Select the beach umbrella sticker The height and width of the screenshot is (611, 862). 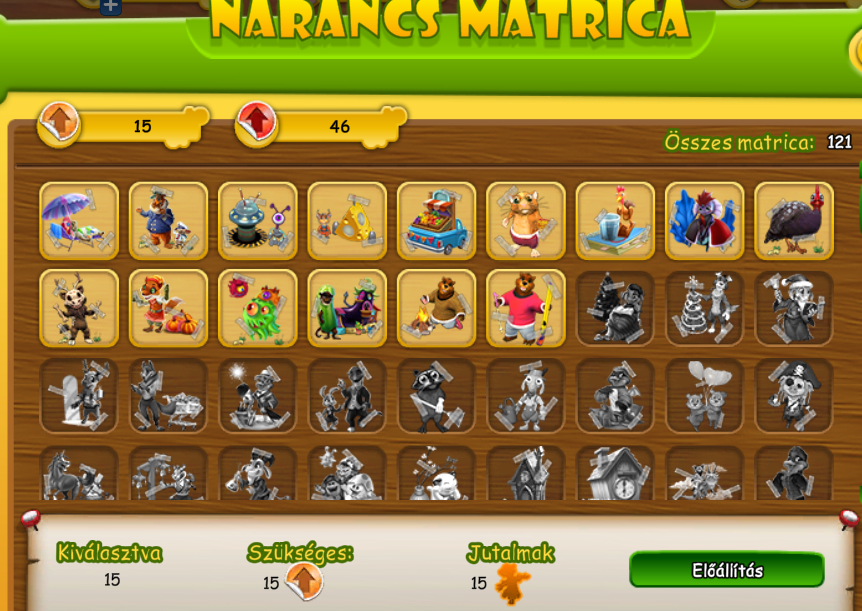(79, 221)
